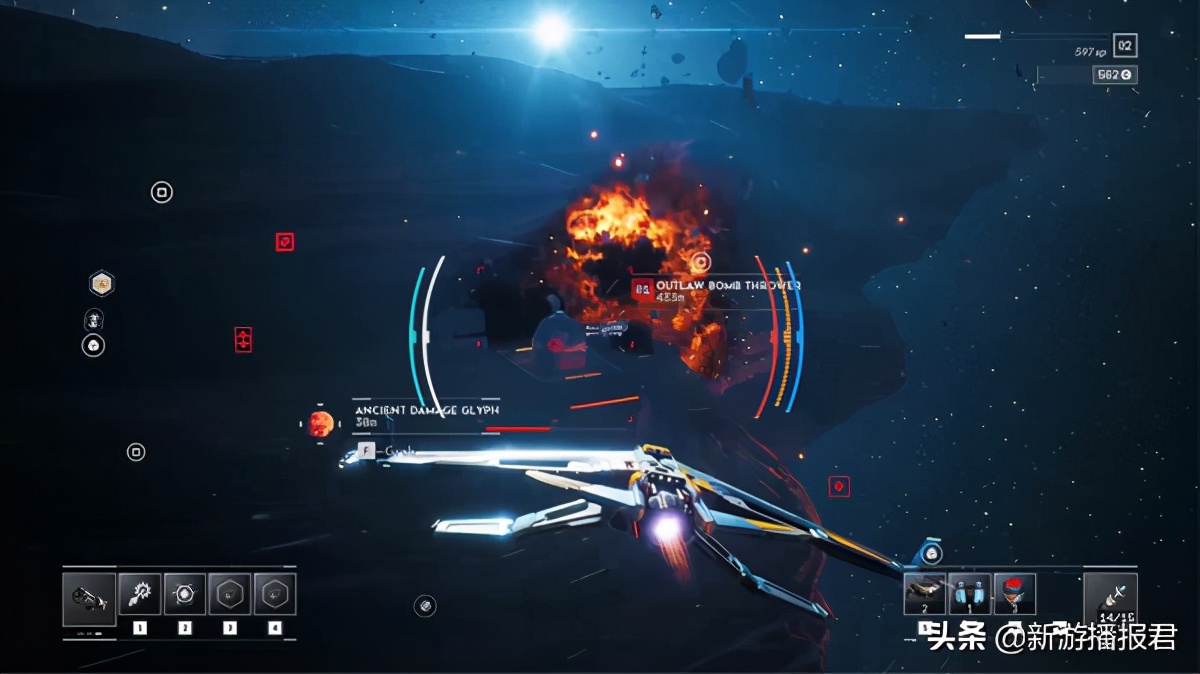Select the secondary missile weapon slot
1200x674 pixels.
(1110, 600)
